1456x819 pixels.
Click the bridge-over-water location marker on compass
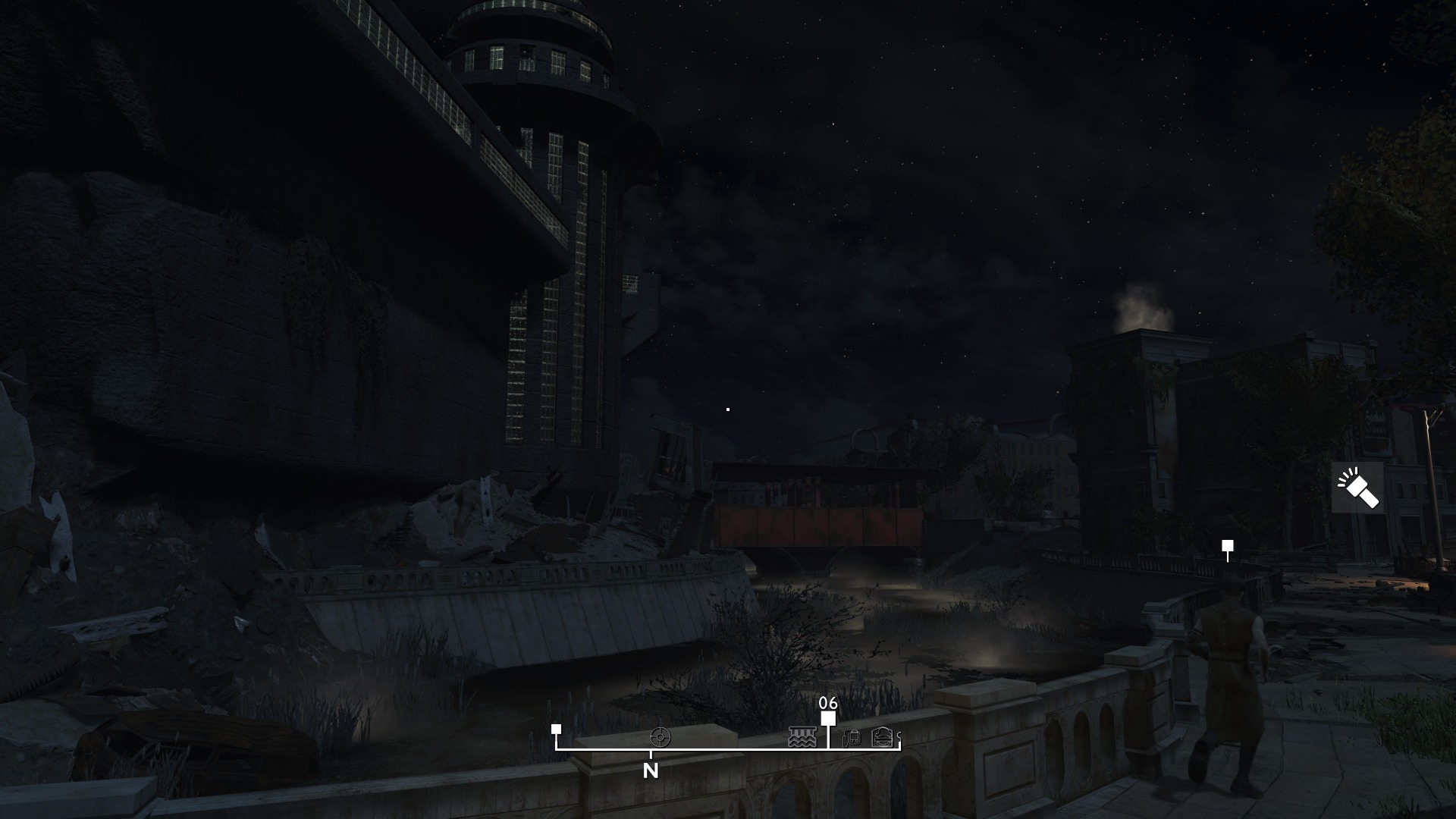click(x=802, y=736)
